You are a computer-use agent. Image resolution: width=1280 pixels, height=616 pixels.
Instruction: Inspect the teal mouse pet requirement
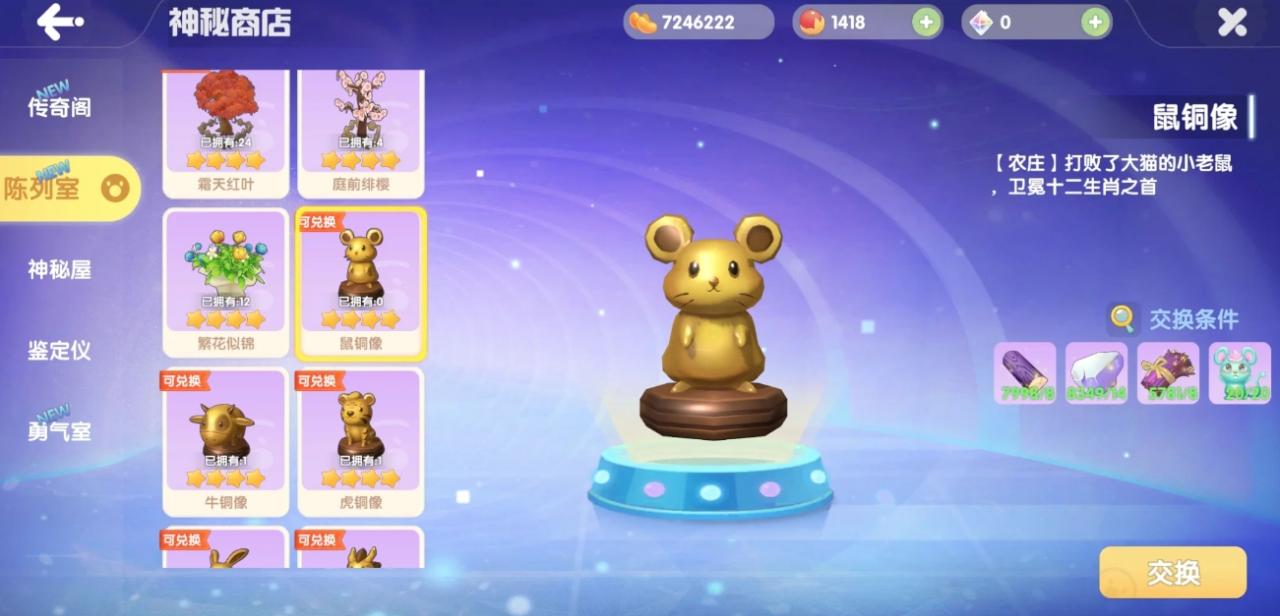1240,372
